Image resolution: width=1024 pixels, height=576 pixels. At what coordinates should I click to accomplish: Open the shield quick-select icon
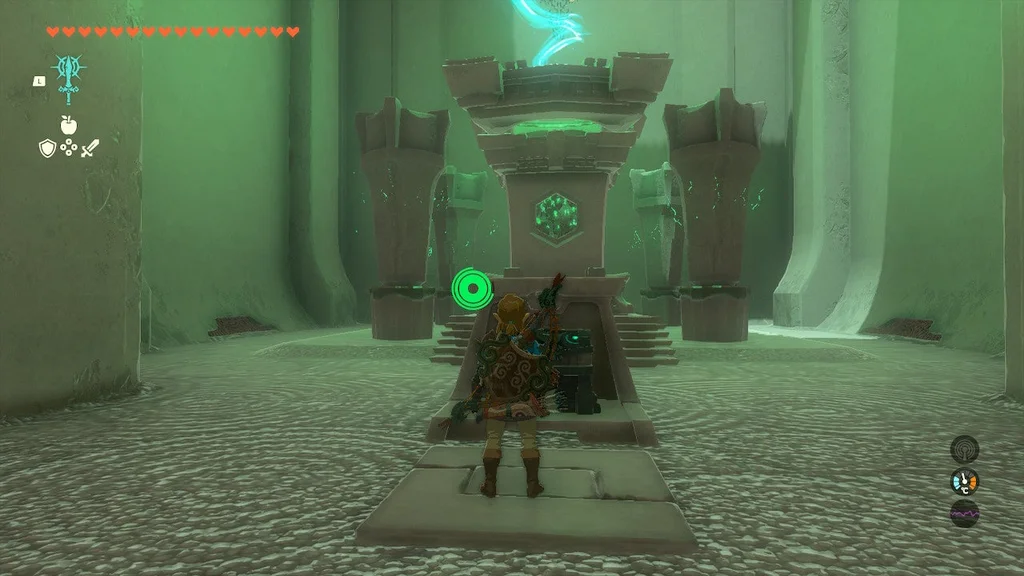(x=46, y=148)
